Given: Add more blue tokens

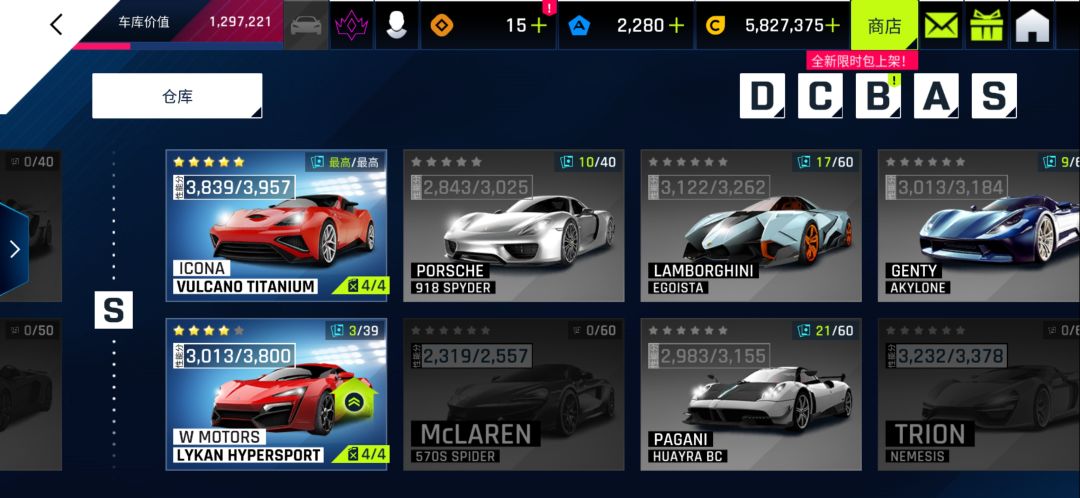Looking at the screenshot, I should pos(676,26).
